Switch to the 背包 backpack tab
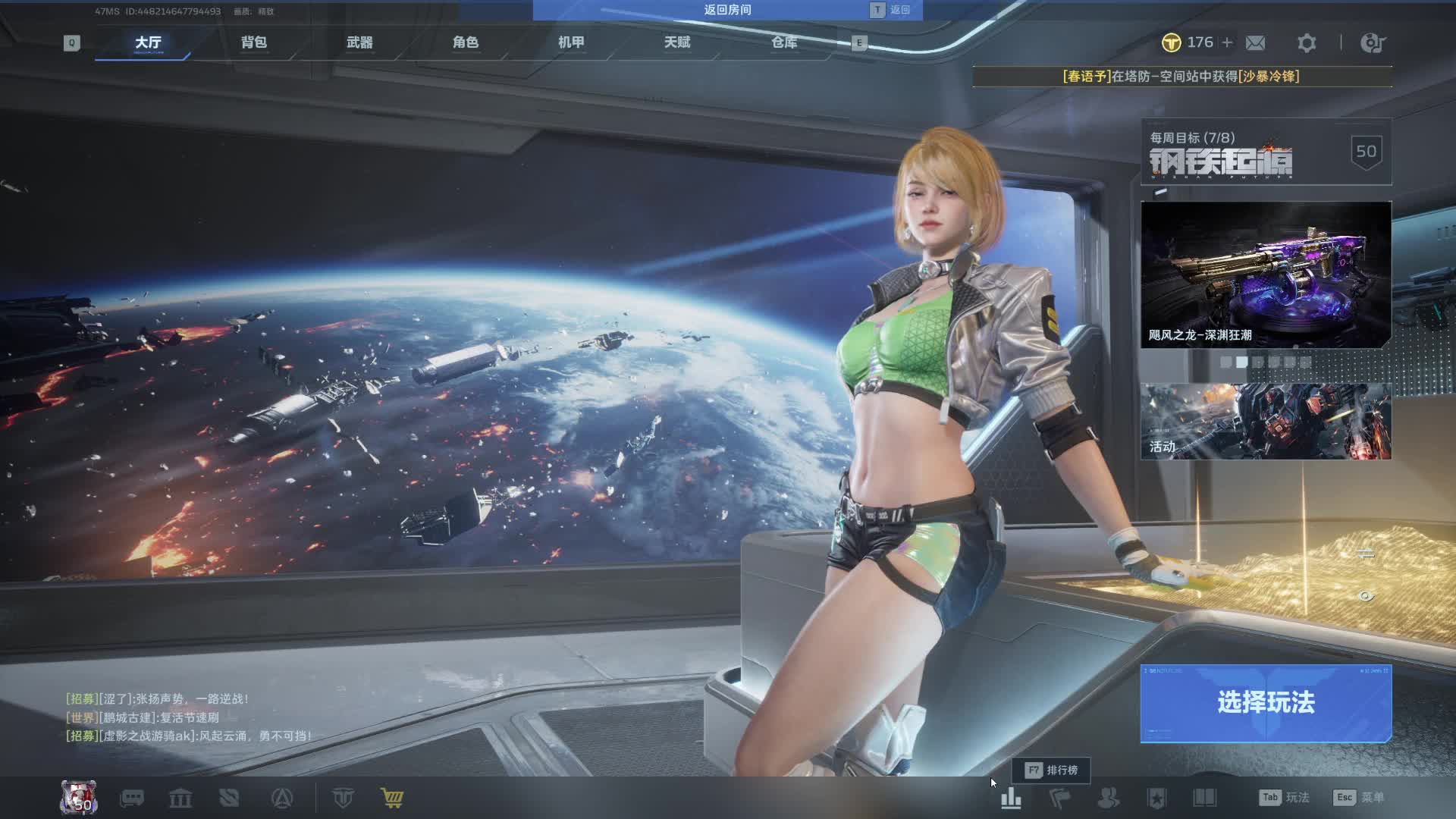 [x=254, y=42]
